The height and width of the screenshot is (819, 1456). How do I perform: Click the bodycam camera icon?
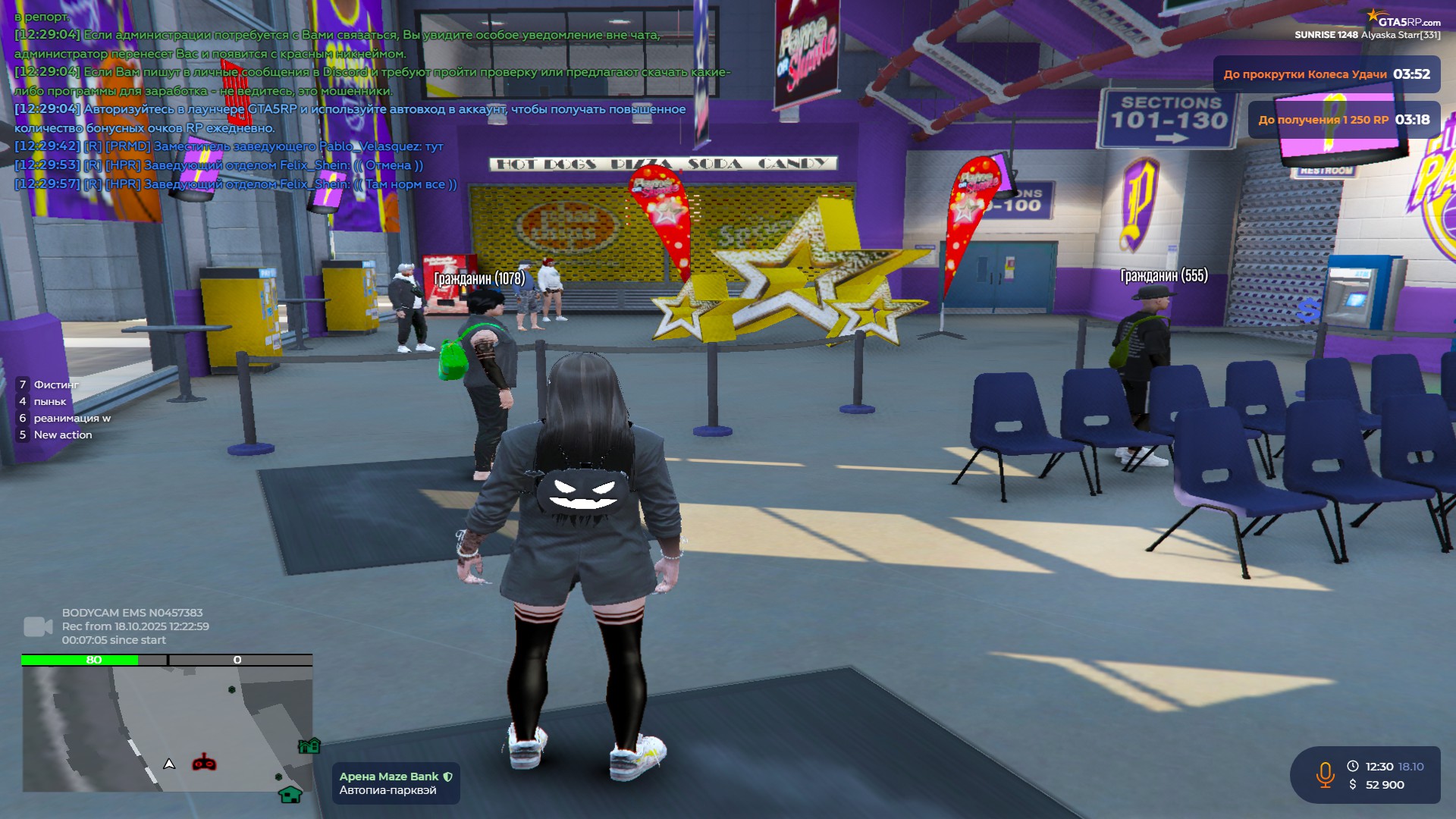(38, 626)
